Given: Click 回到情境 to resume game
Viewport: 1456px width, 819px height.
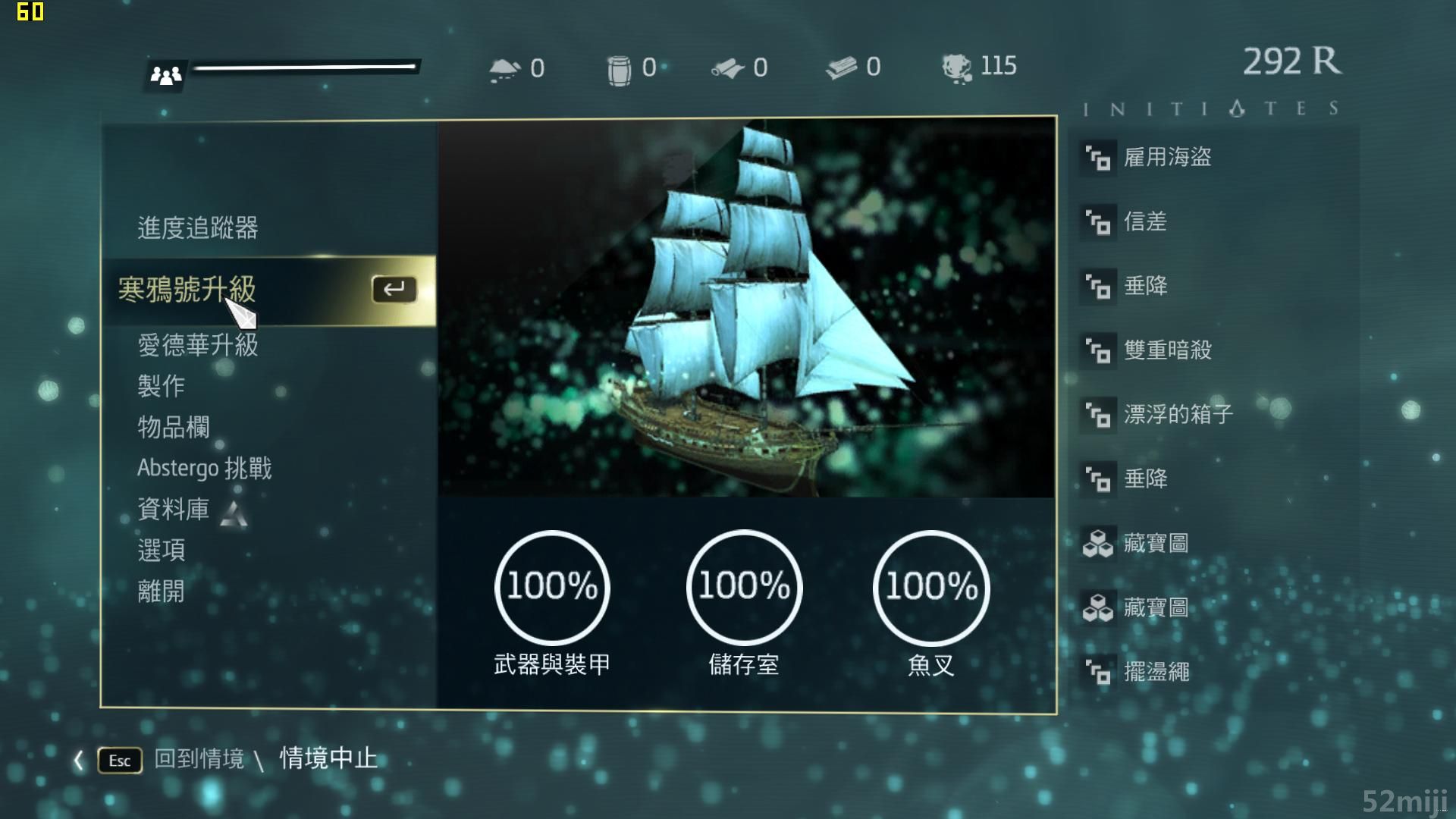Looking at the screenshot, I should 199,759.
